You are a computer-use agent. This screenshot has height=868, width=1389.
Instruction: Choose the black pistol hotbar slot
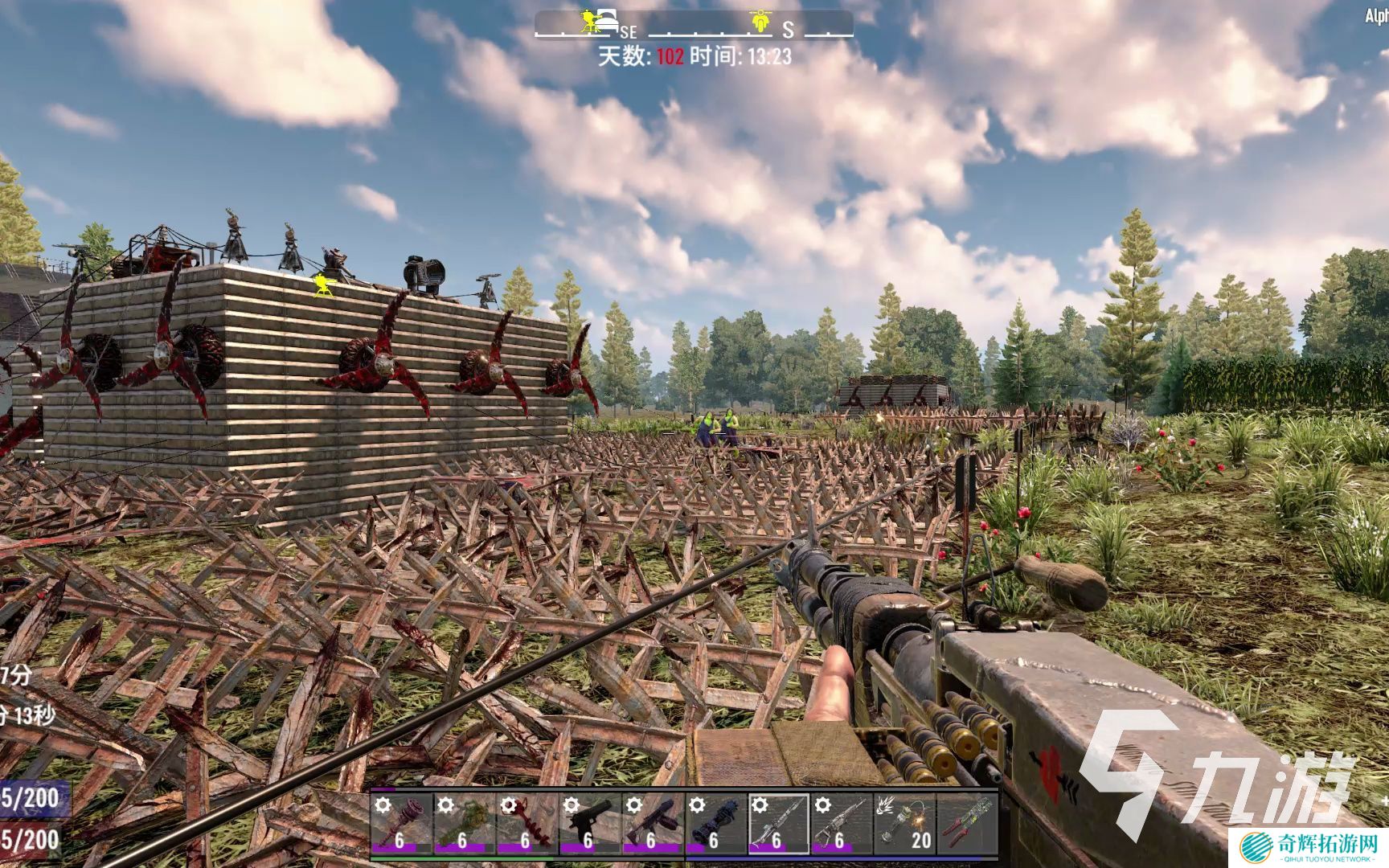(x=589, y=823)
